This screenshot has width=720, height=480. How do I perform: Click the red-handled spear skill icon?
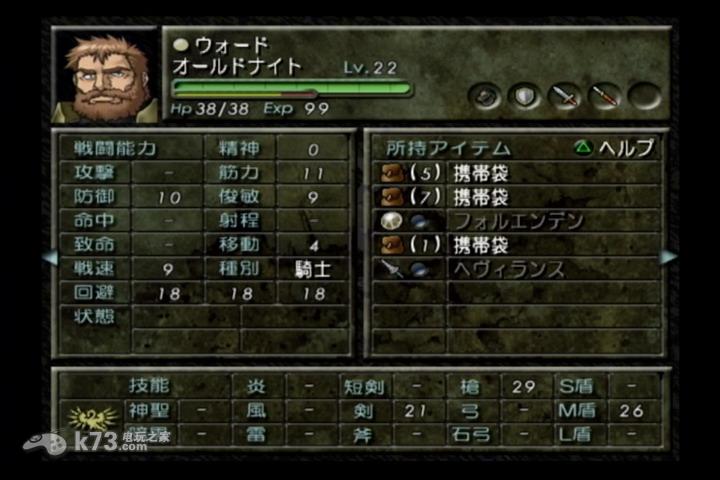point(604,96)
